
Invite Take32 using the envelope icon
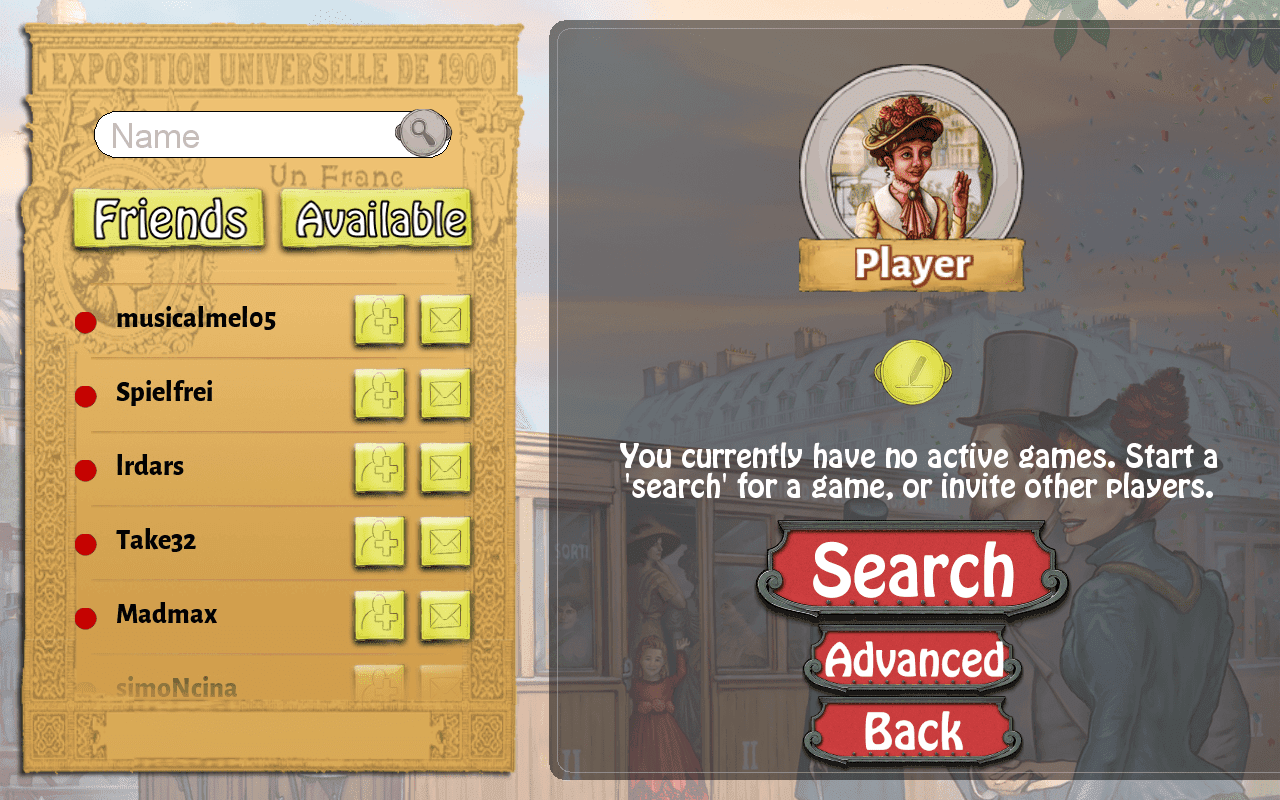click(445, 541)
